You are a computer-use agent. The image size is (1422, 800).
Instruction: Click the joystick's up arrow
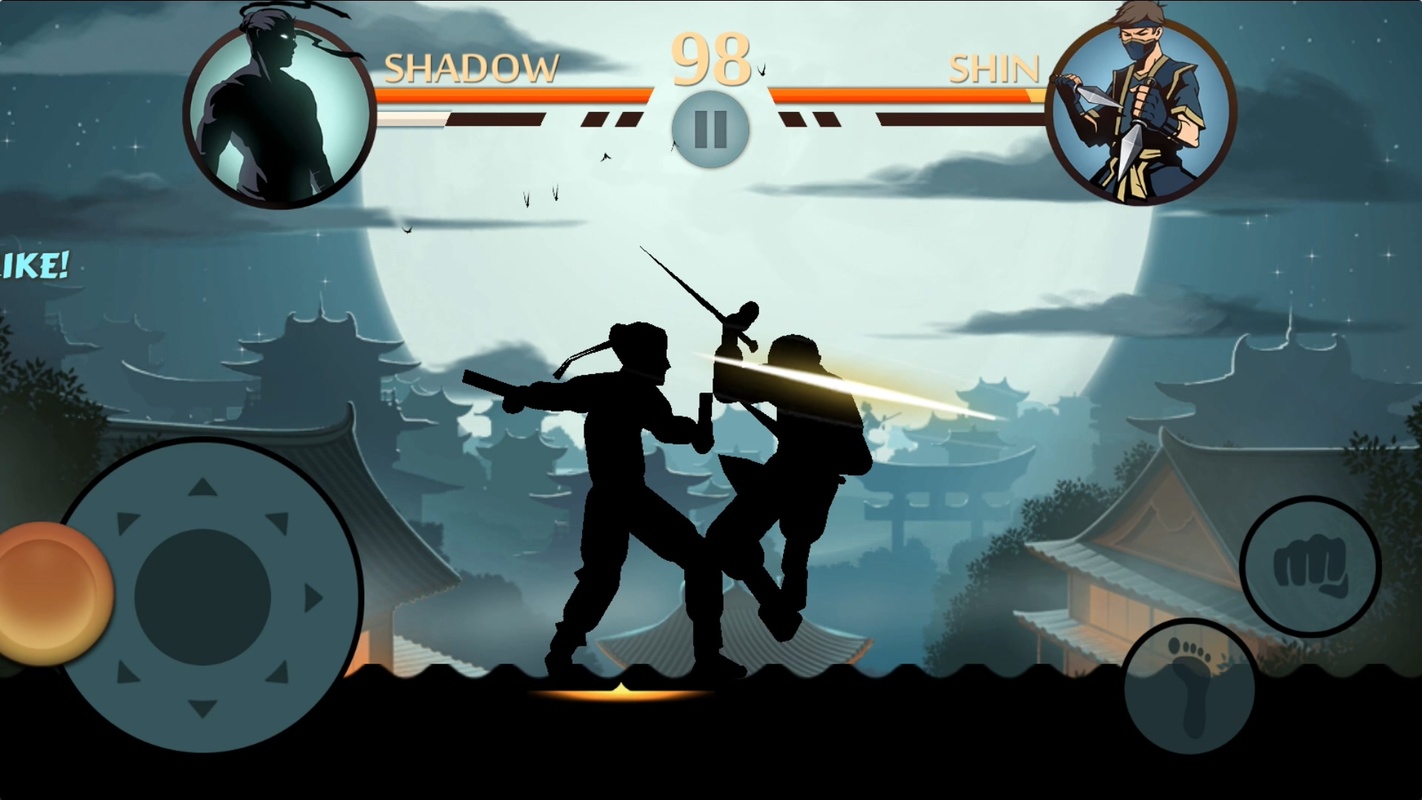pos(203,487)
